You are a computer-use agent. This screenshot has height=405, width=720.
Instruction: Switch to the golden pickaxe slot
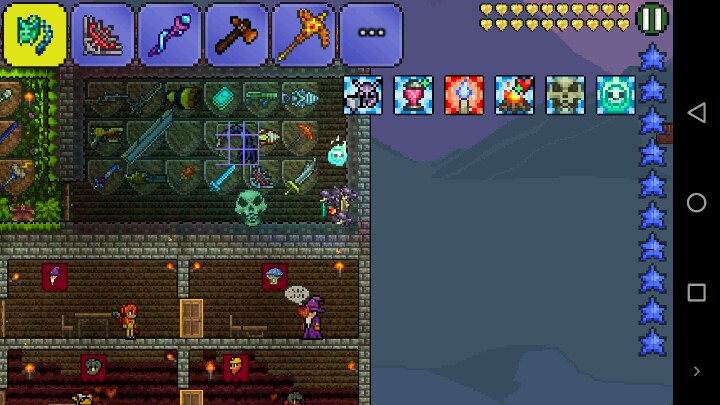pyautogui.click(x=303, y=34)
